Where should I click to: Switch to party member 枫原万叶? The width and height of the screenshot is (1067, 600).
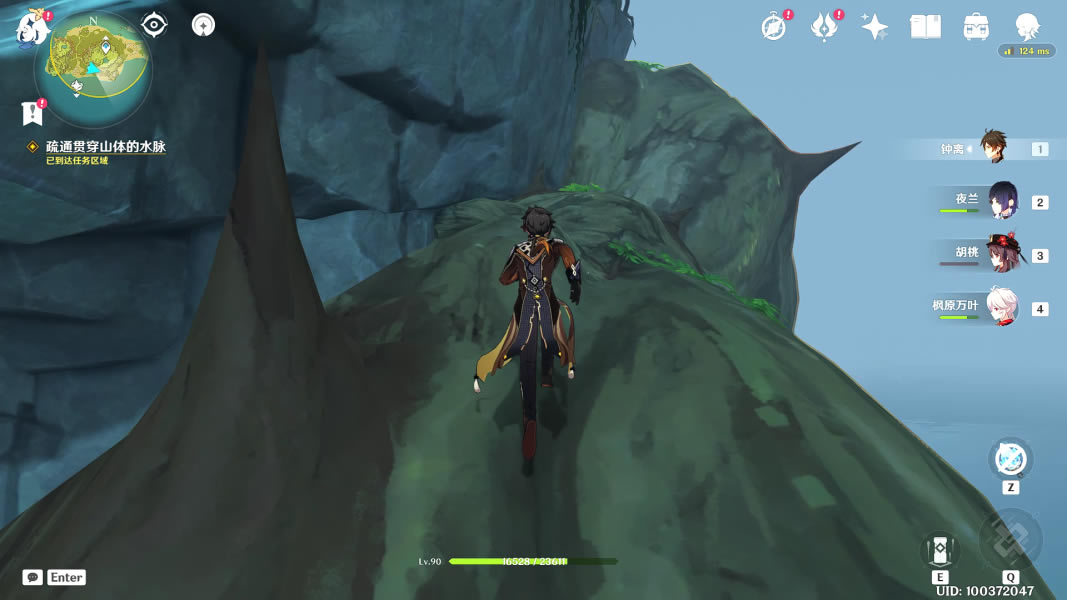1001,307
